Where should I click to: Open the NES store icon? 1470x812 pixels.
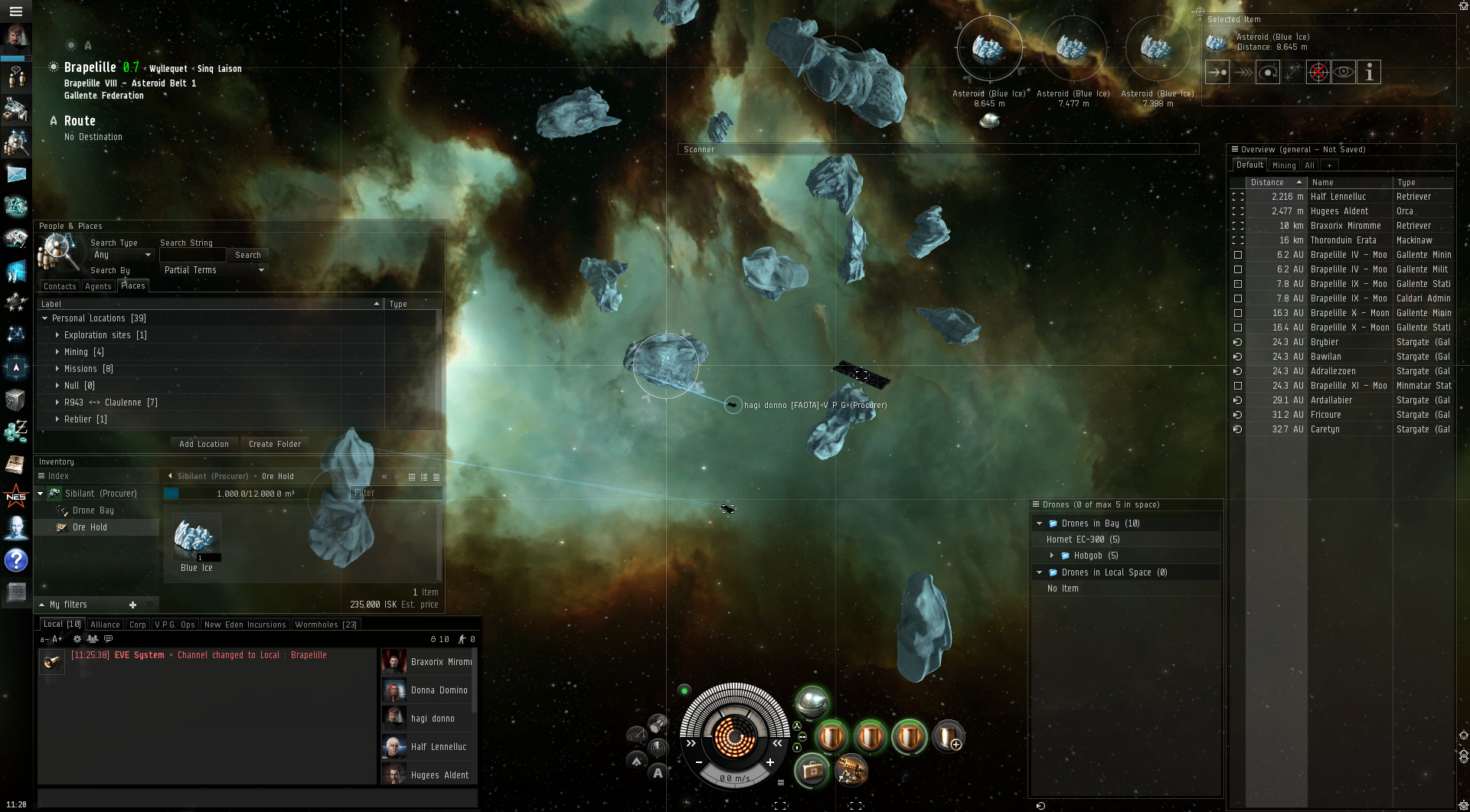(15, 496)
